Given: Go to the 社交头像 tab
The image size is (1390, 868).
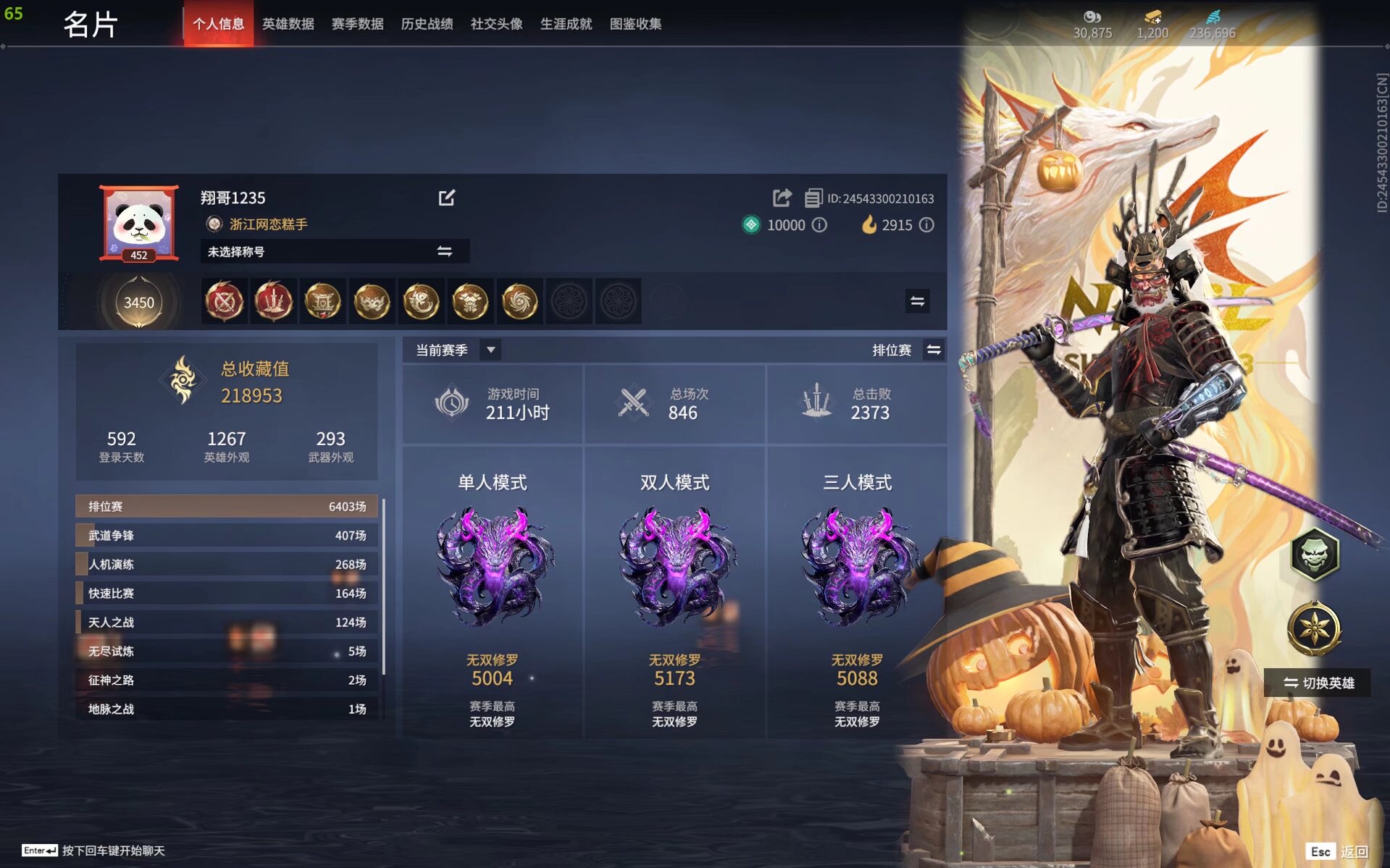Looking at the screenshot, I should (x=496, y=24).
